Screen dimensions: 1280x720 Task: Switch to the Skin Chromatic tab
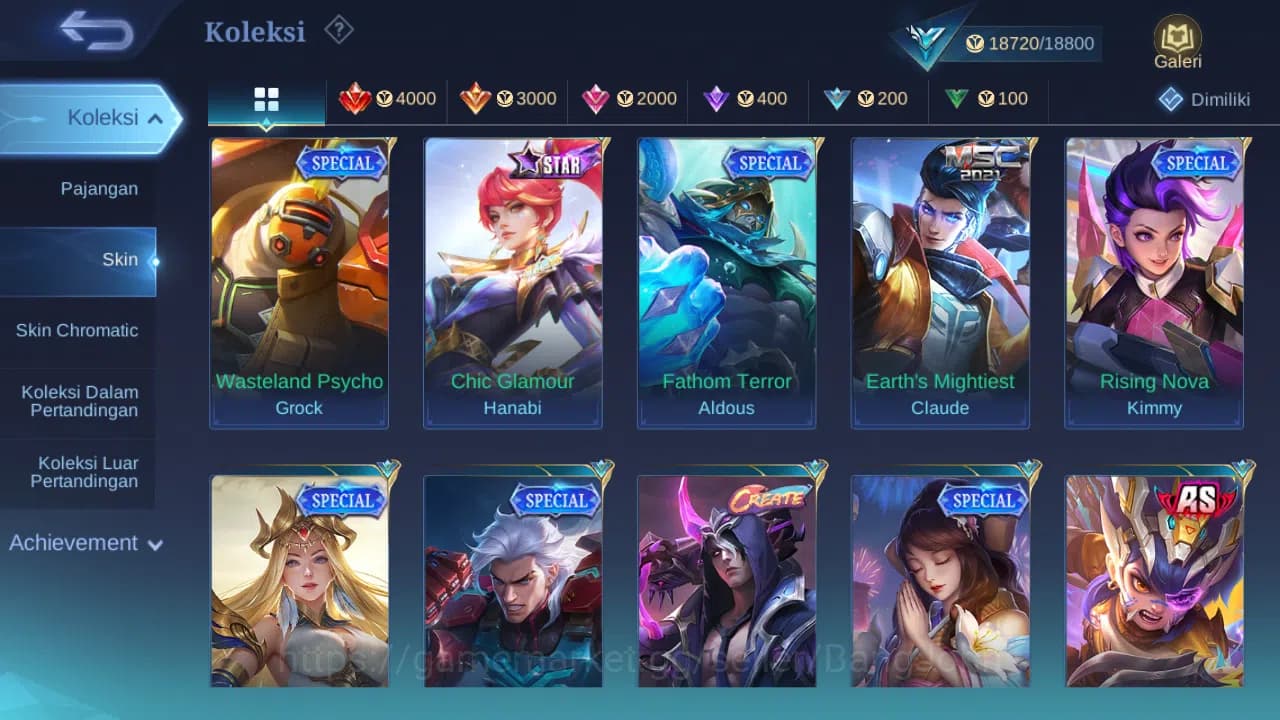[x=78, y=330]
